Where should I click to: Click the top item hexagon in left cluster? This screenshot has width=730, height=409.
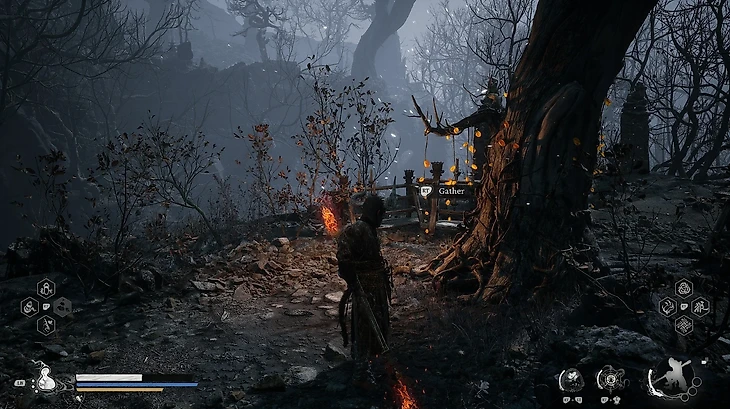[x=46, y=289]
